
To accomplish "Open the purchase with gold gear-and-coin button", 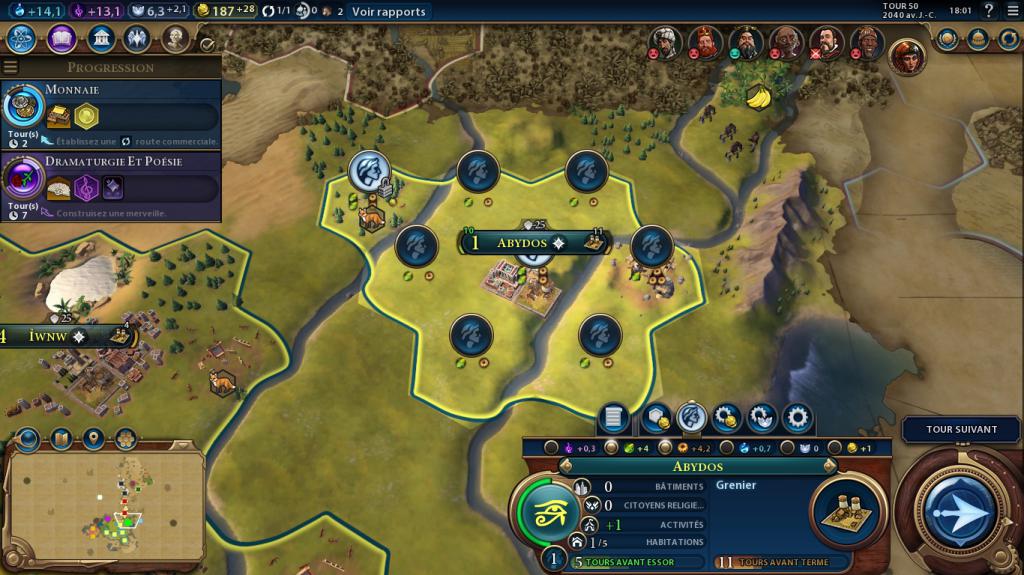I will (726, 418).
